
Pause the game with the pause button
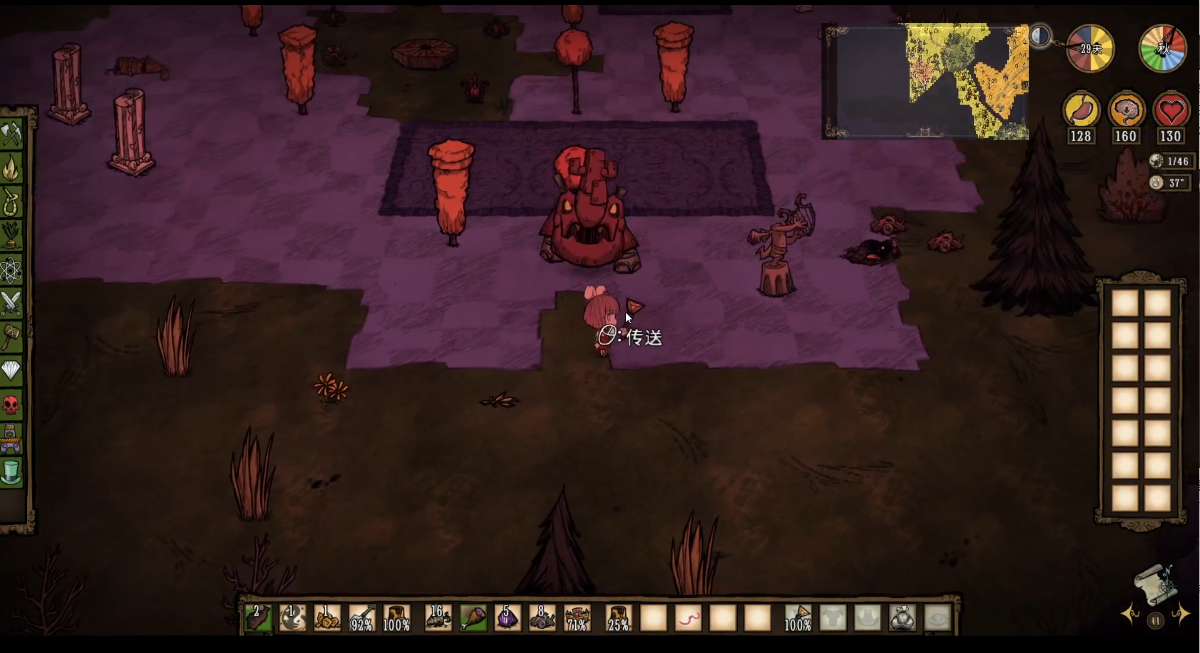[1156, 620]
